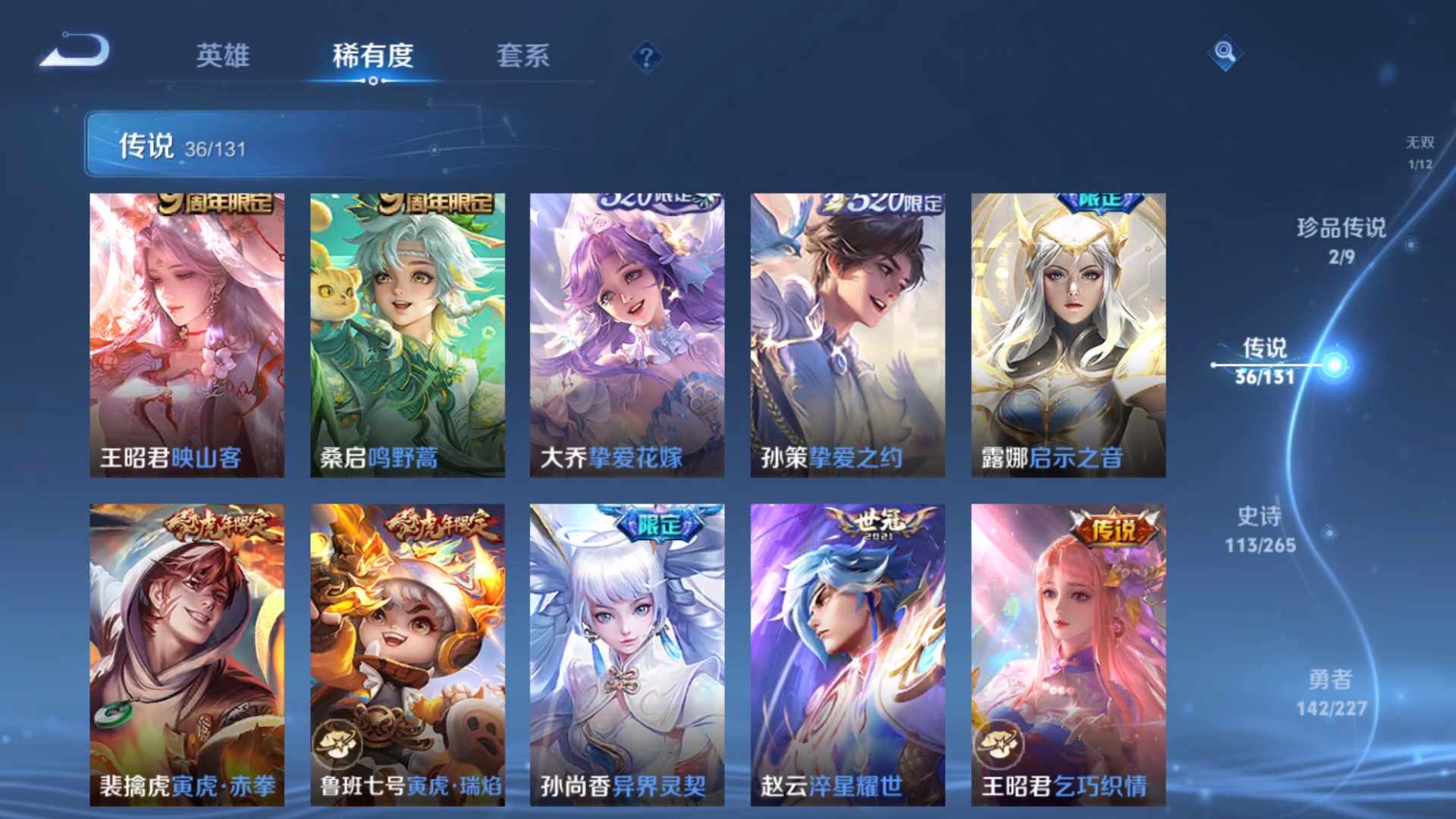This screenshot has width=1456, height=819.
Task: Select the 鲁班七号 寅虎·瑞焰 skin card
Action: [x=407, y=654]
